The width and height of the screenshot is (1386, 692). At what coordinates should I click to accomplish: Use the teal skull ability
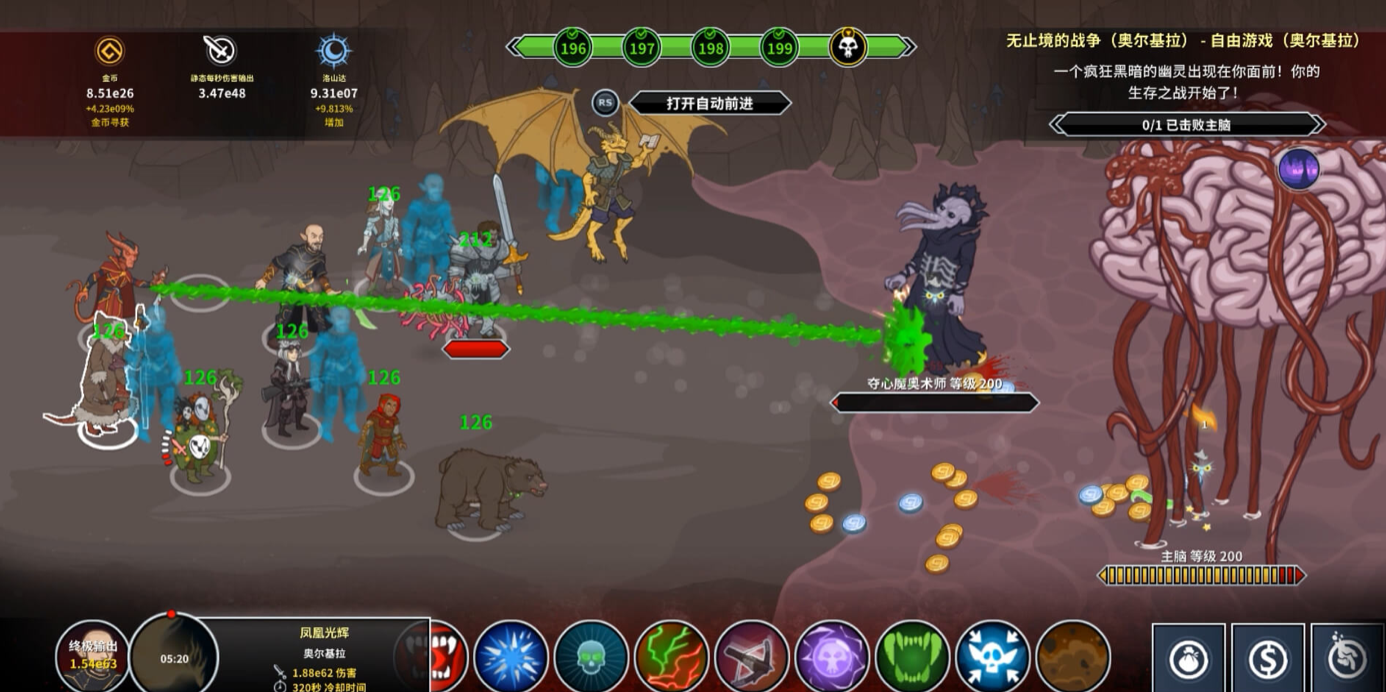click(591, 657)
